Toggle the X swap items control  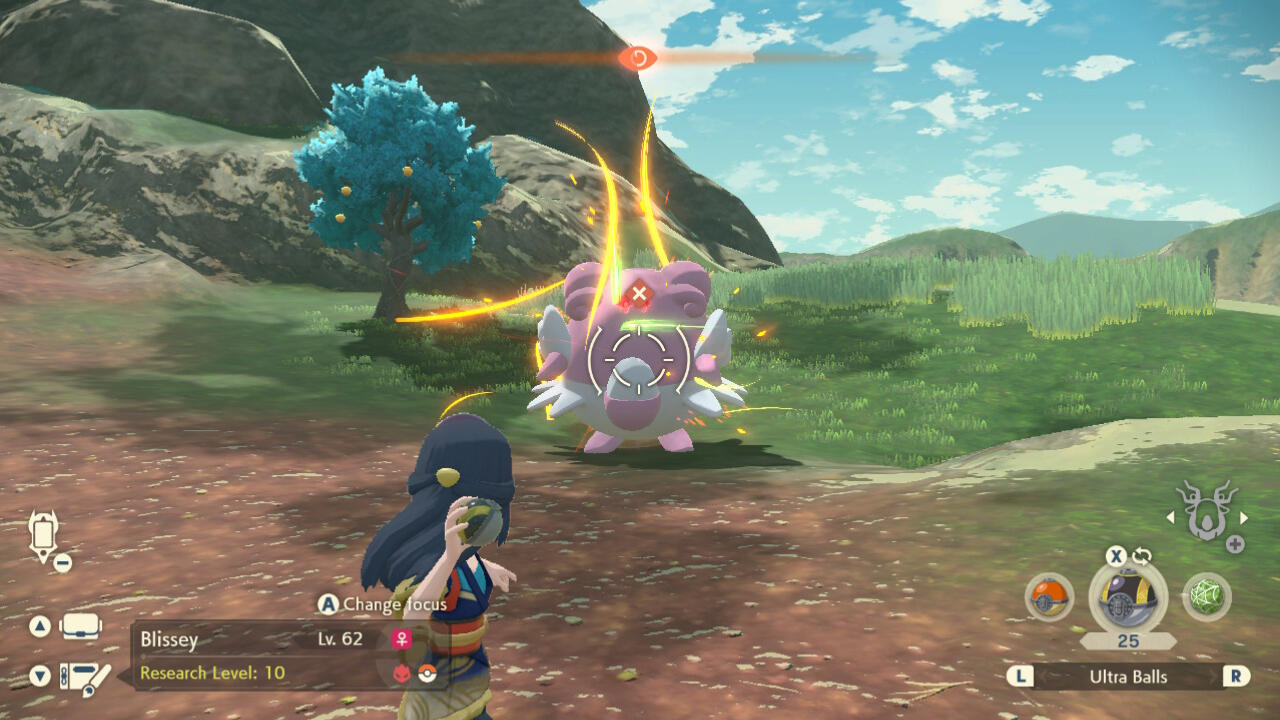click(1116, 556)
